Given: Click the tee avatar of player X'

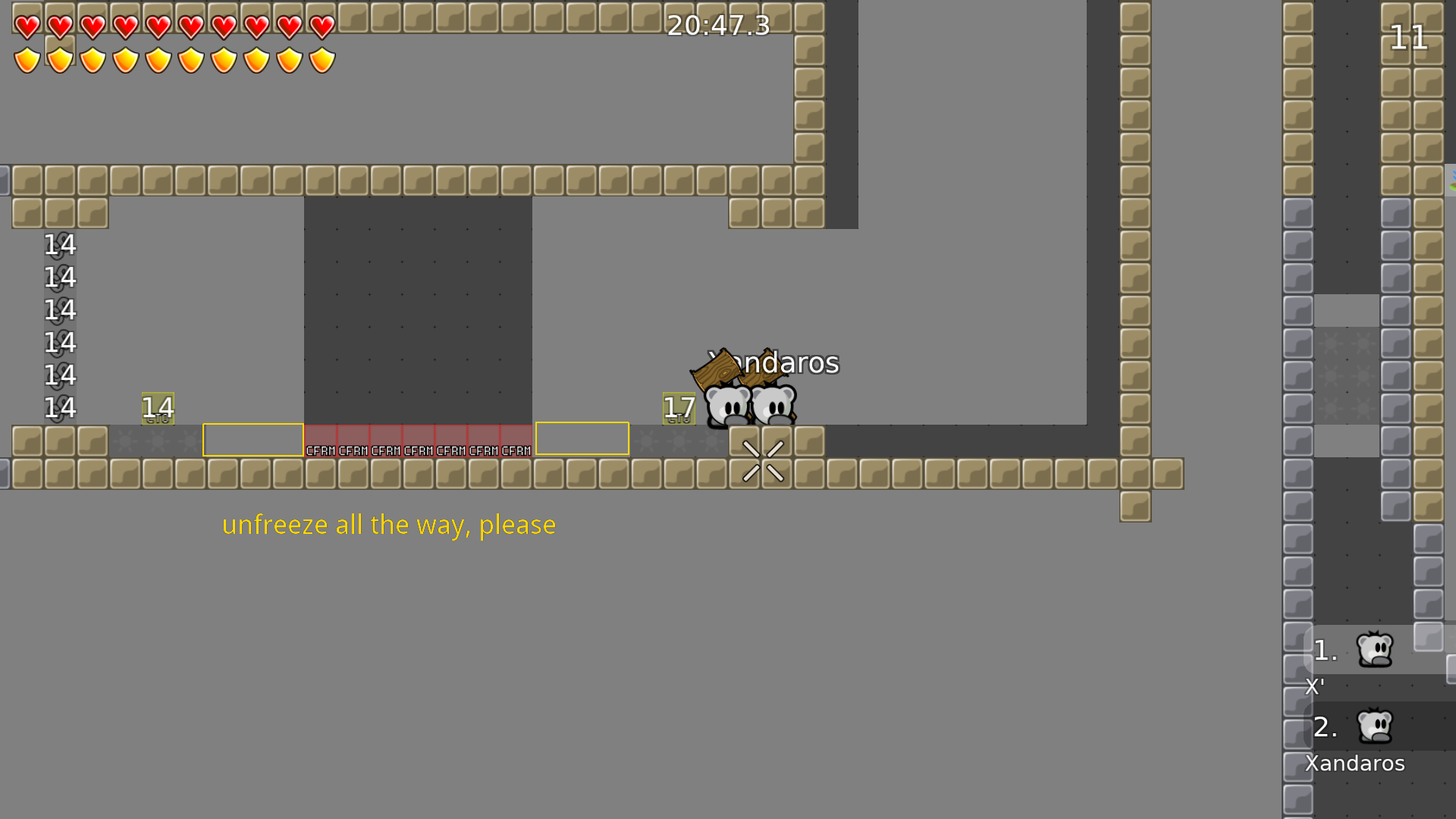Looking at the screenshot, I should [x=1373, y=648].
